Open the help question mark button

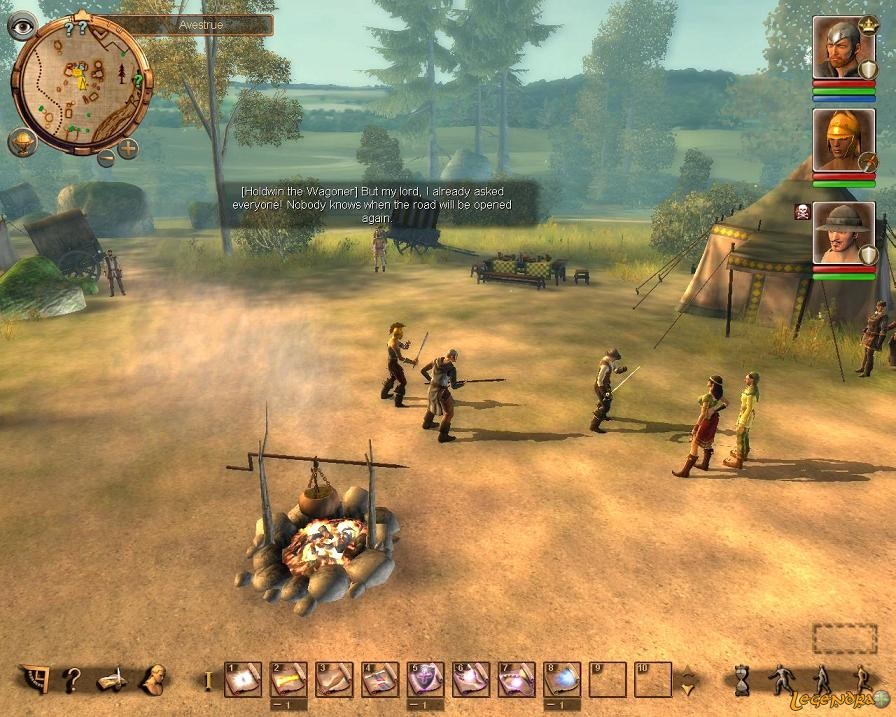tap(71, 681)
